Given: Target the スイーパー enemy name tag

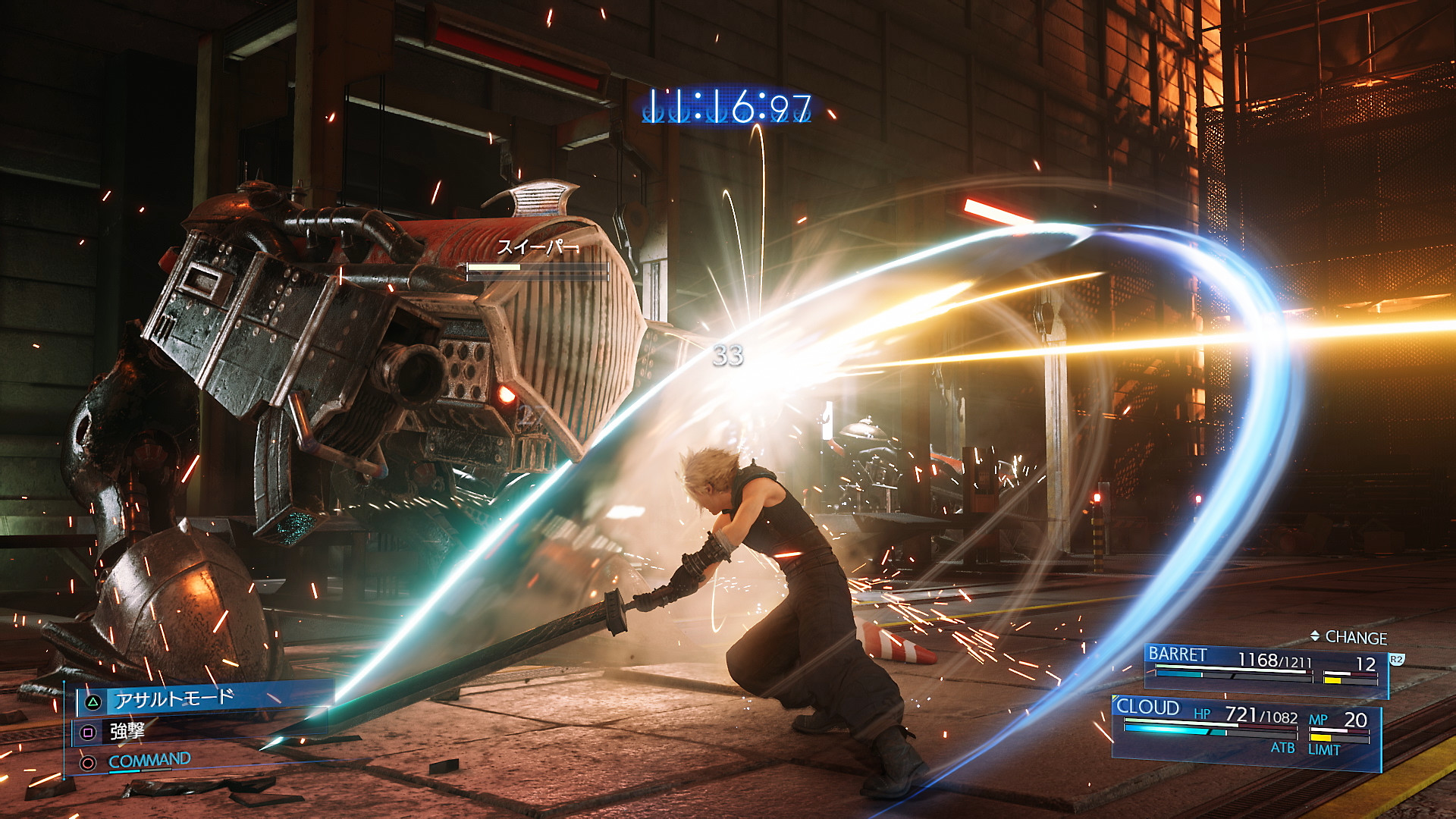Looking at the screenshot, I should point(537,247).
